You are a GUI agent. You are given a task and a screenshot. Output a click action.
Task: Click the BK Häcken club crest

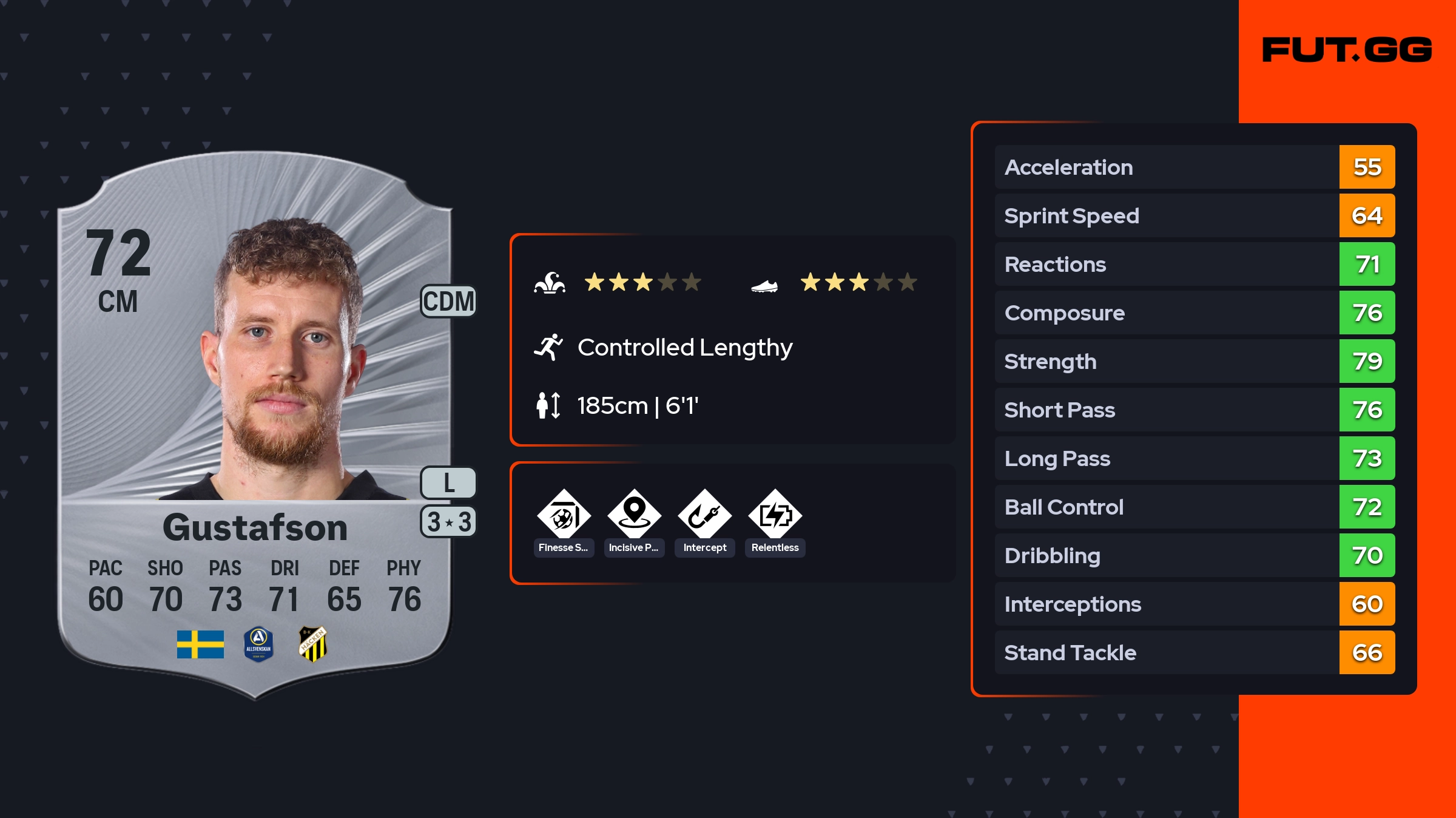(313, 644)
